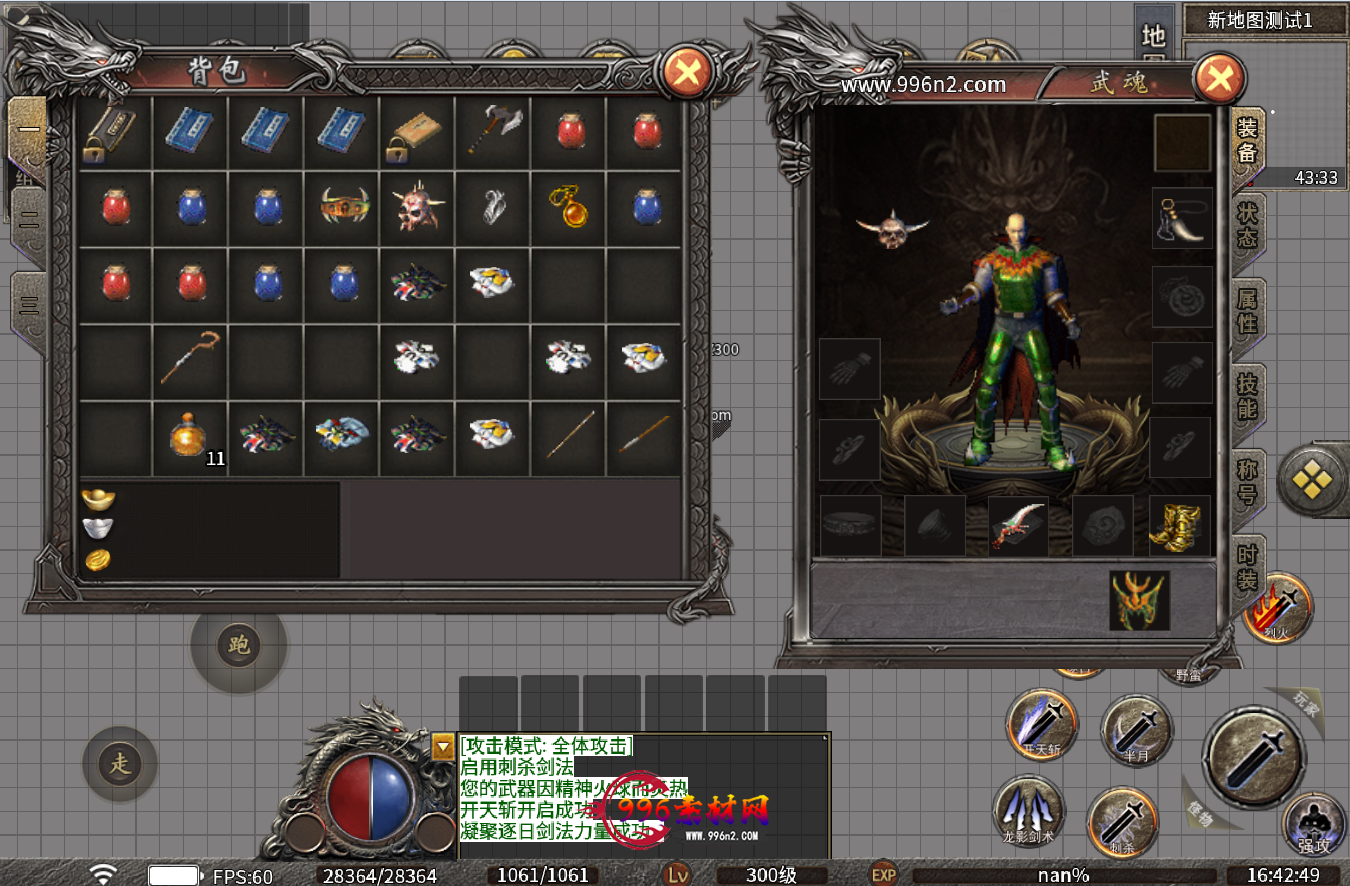The height and width of the screenshot is (886, 1350).
Task: Select the battle axe in the backpack
Action: (x=494, y=130)
